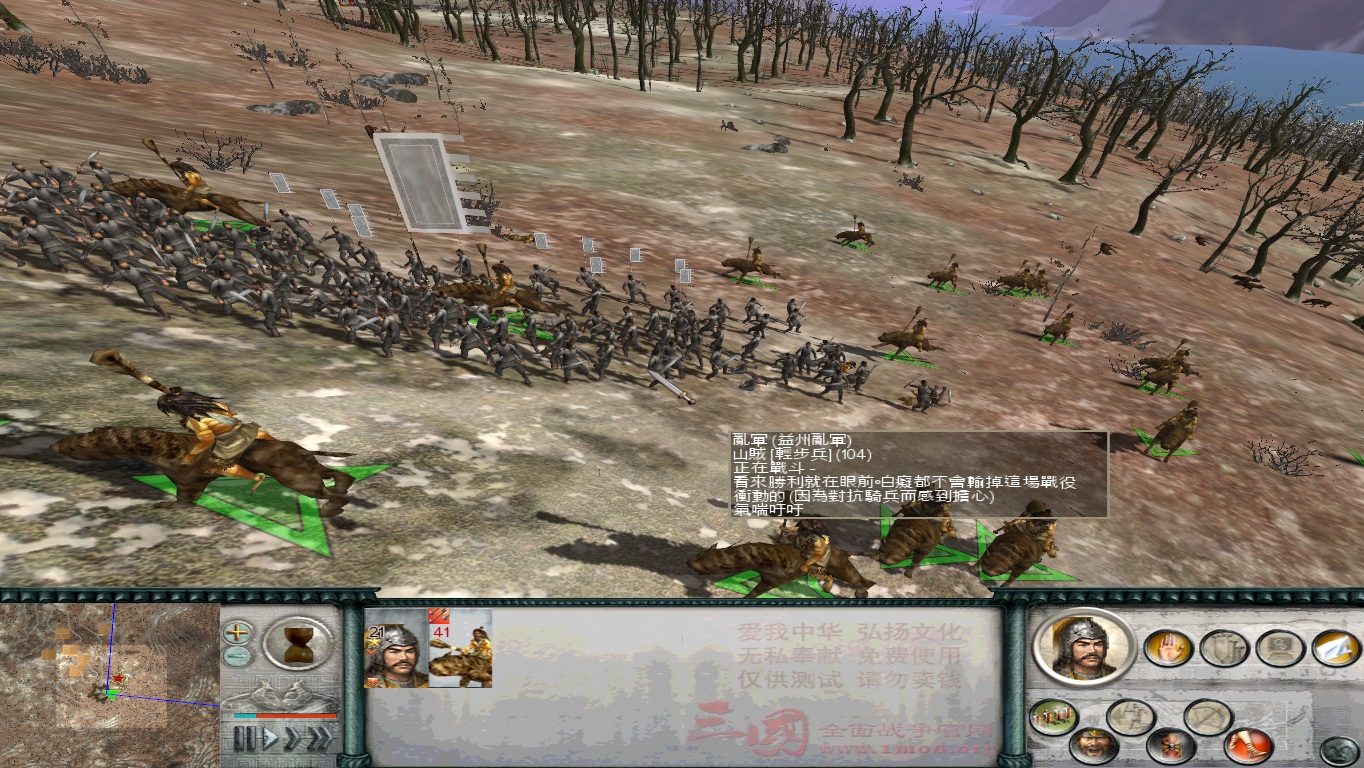Click the hourglass battle timer icon
Image resolution: width=1364 pixels, height=768 pixels.
(x=299, y=647)
